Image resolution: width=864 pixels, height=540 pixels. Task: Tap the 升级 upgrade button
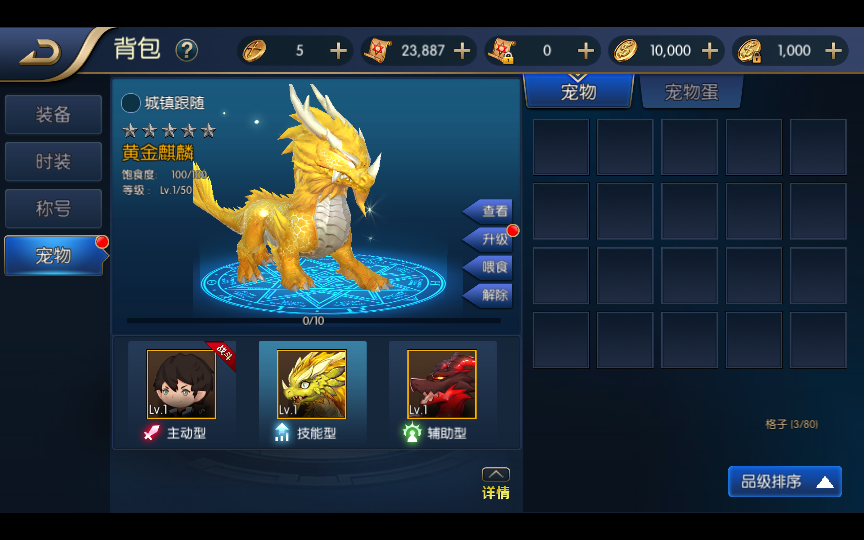tap(490, 239)
